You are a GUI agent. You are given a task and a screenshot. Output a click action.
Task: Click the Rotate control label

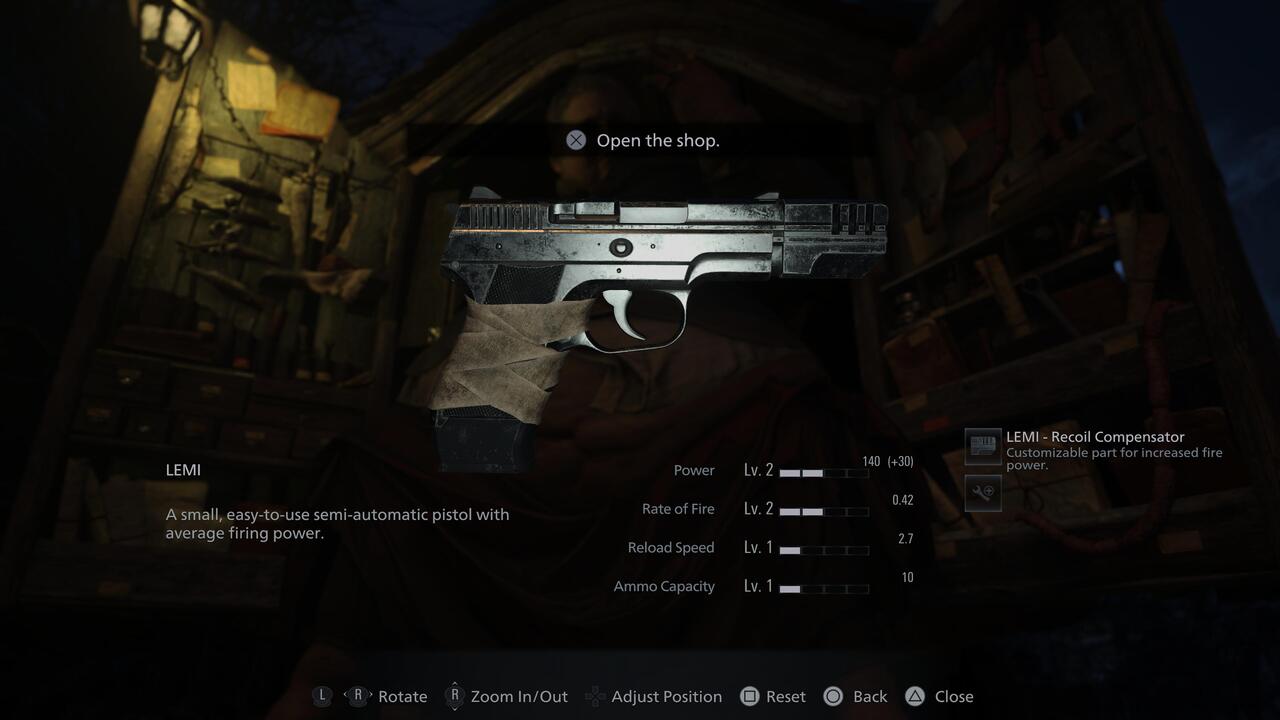[x=403, y=696]
